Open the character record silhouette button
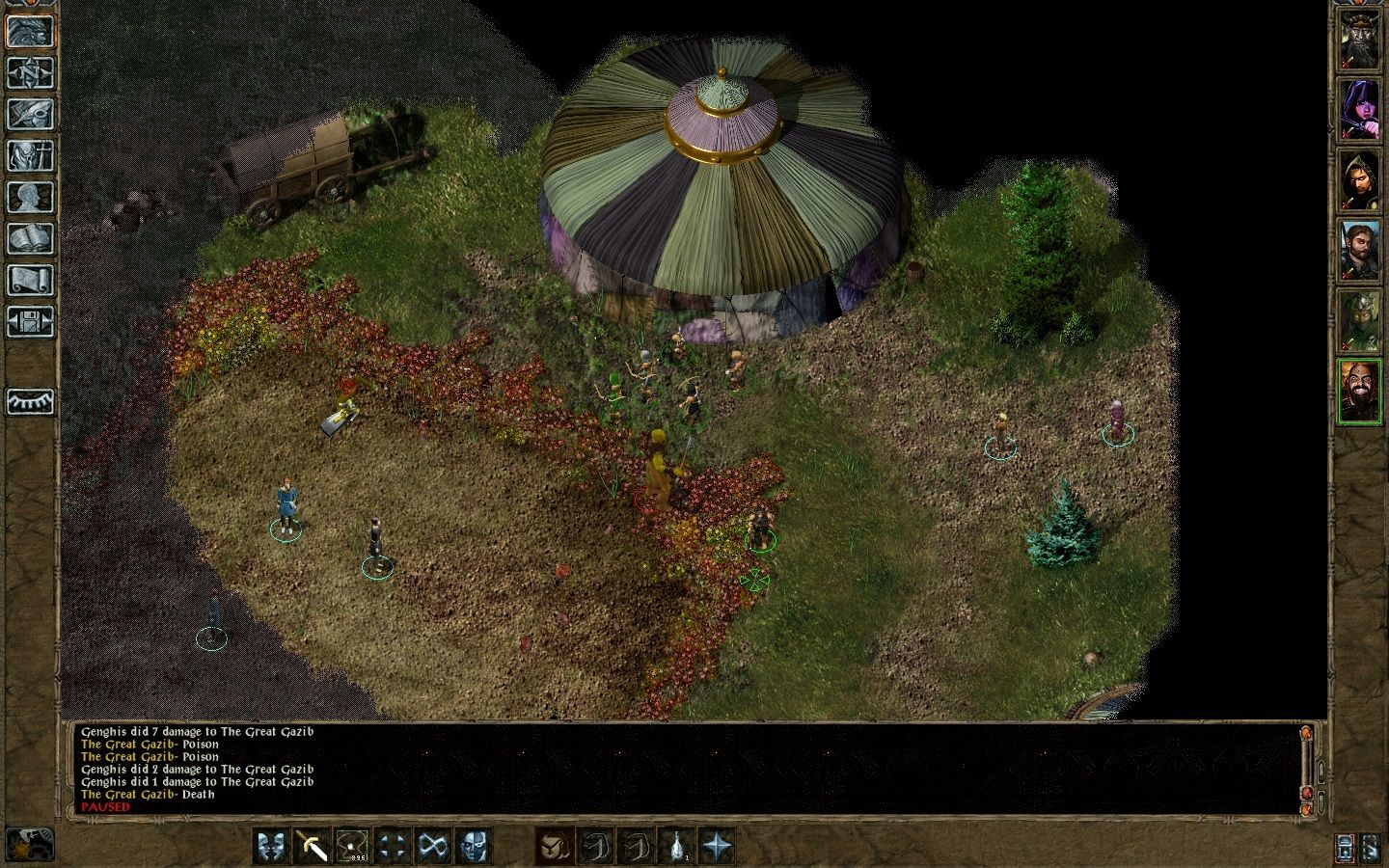This screenshot has width=1389, height=868. point(30,197)
